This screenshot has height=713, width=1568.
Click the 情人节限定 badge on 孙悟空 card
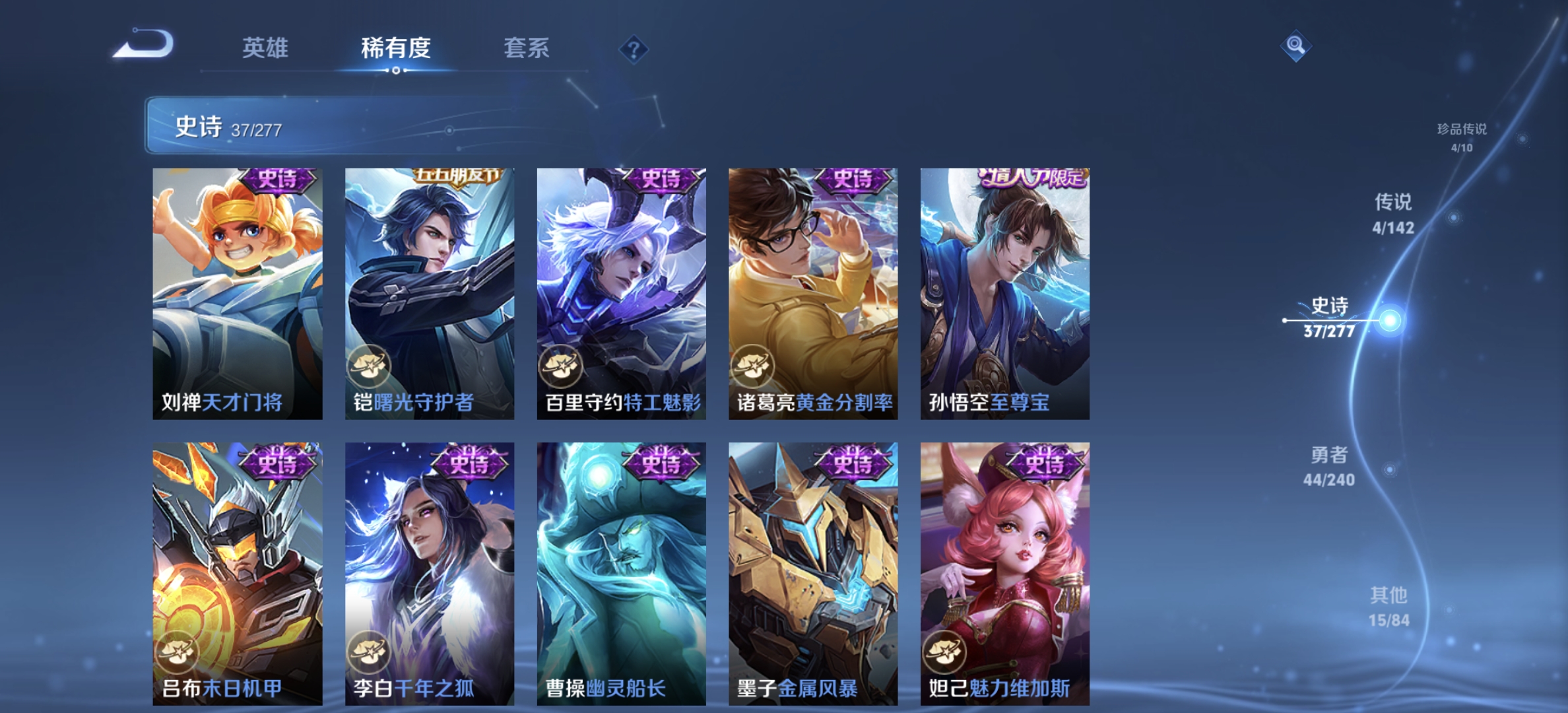[1033, 177]
